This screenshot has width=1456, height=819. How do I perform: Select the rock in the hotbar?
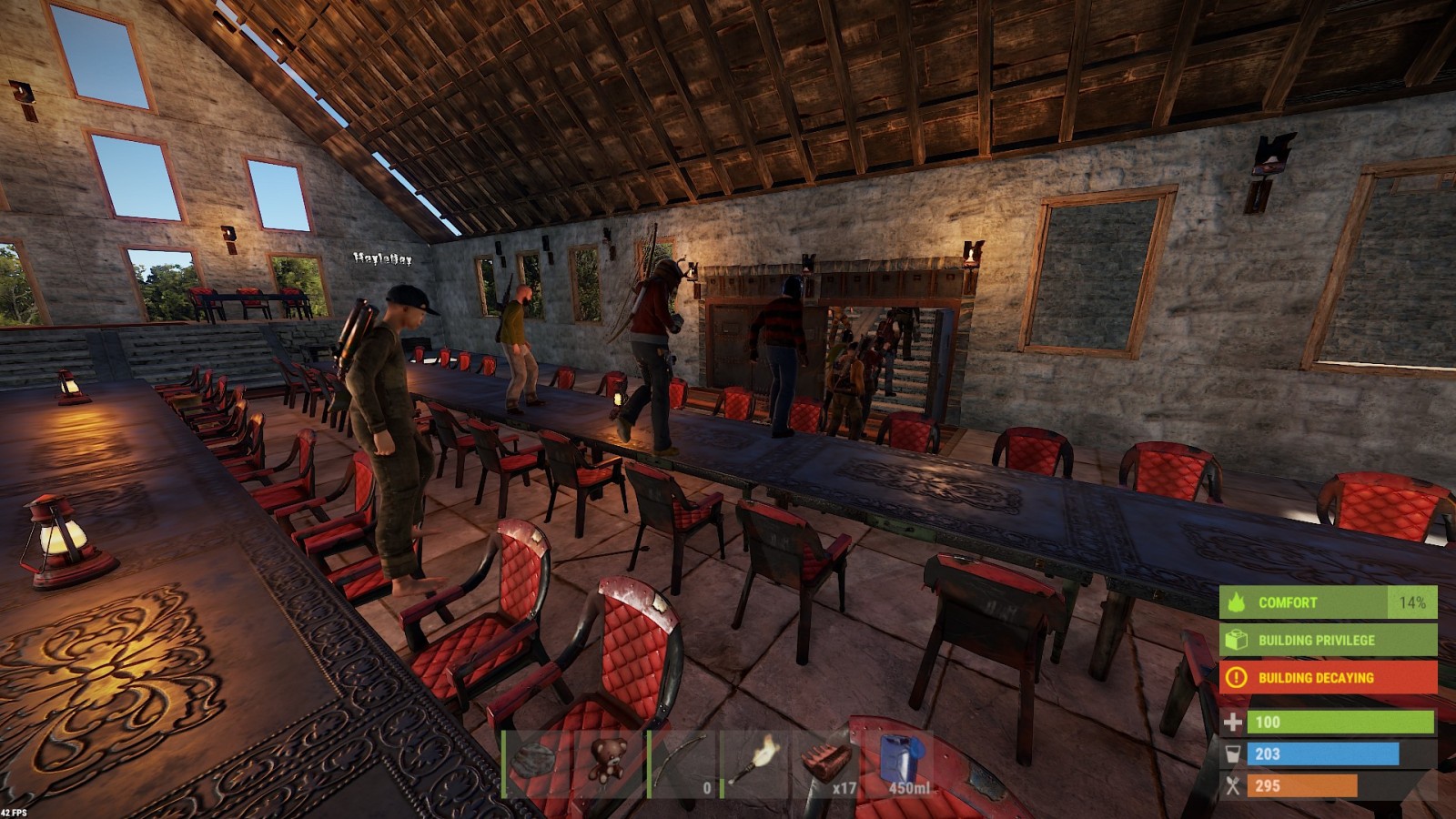(537, 764)
